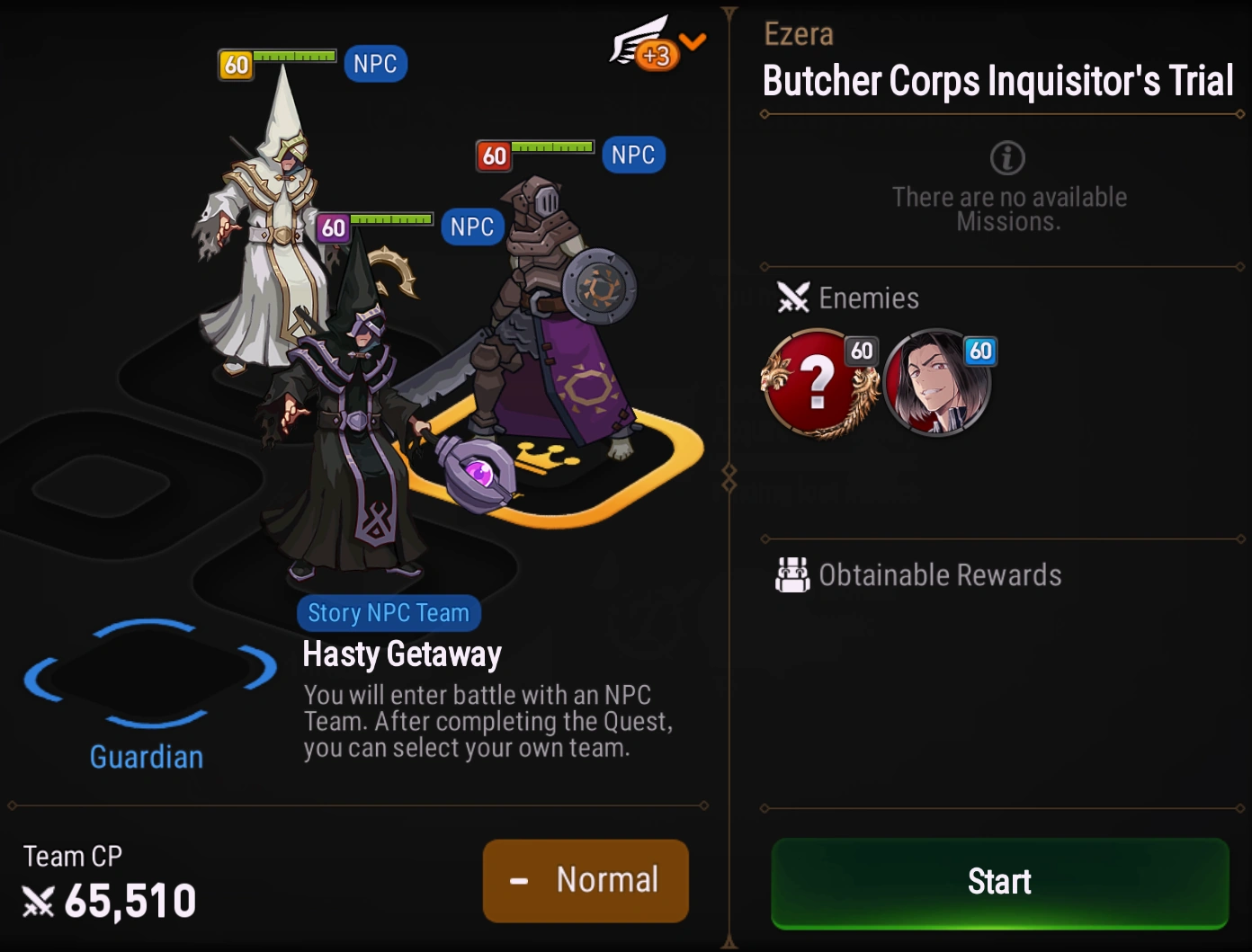Click the Butcher Corps Inquisitor's Trial title

point(997,81)
